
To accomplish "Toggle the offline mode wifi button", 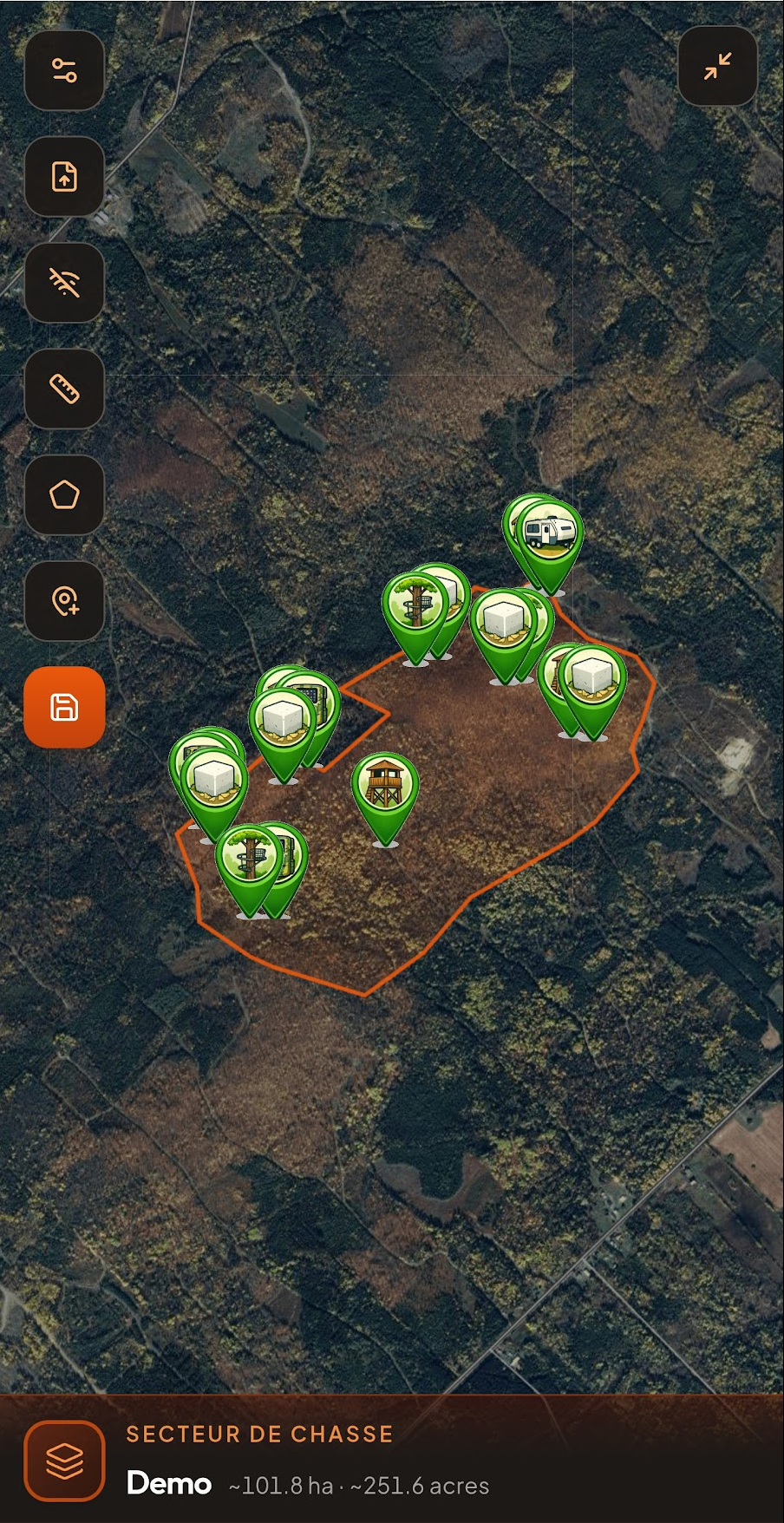I will click(64, 283).
